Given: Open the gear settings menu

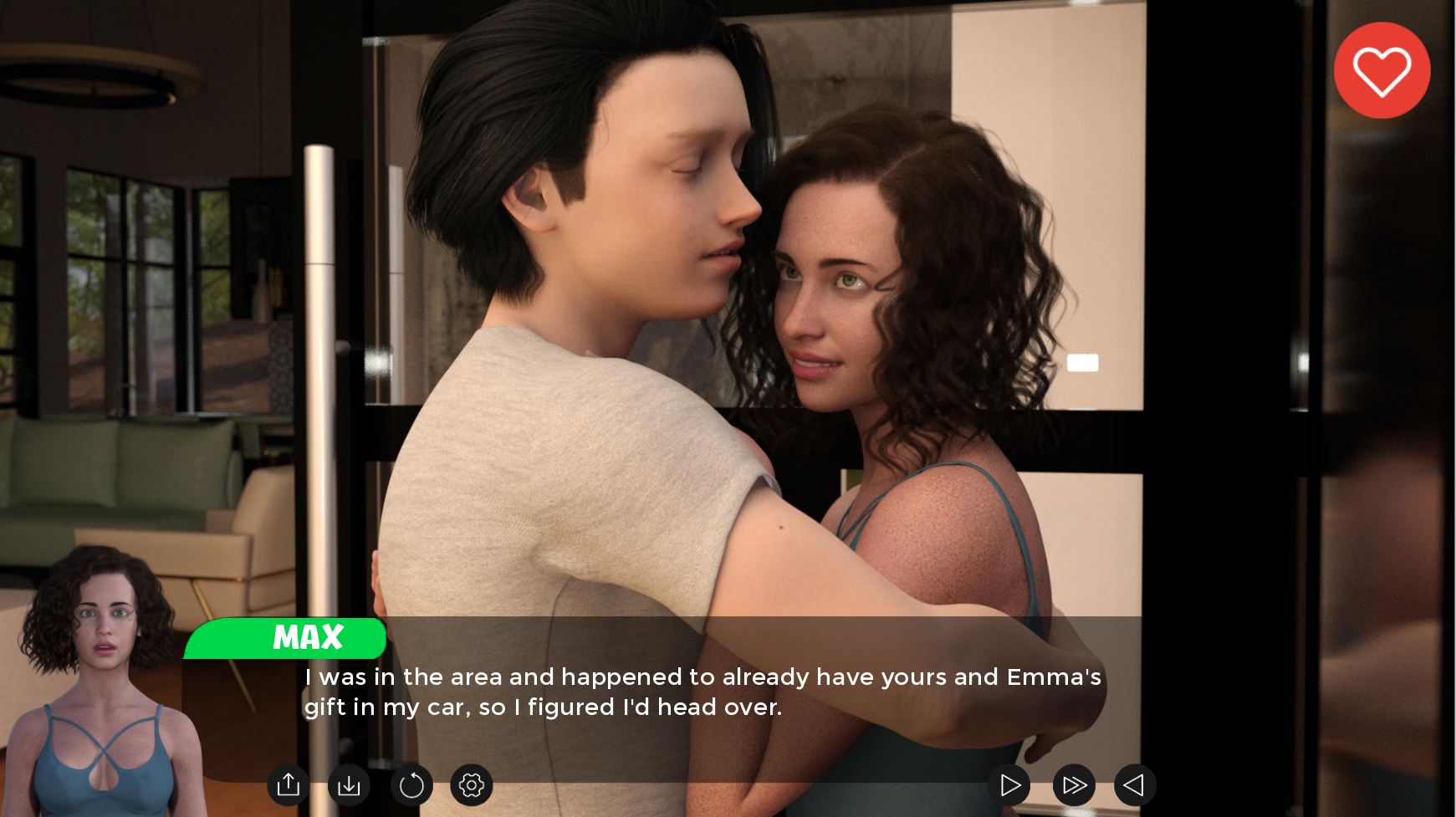Looking at the screenshot, I should pos(472,785).
